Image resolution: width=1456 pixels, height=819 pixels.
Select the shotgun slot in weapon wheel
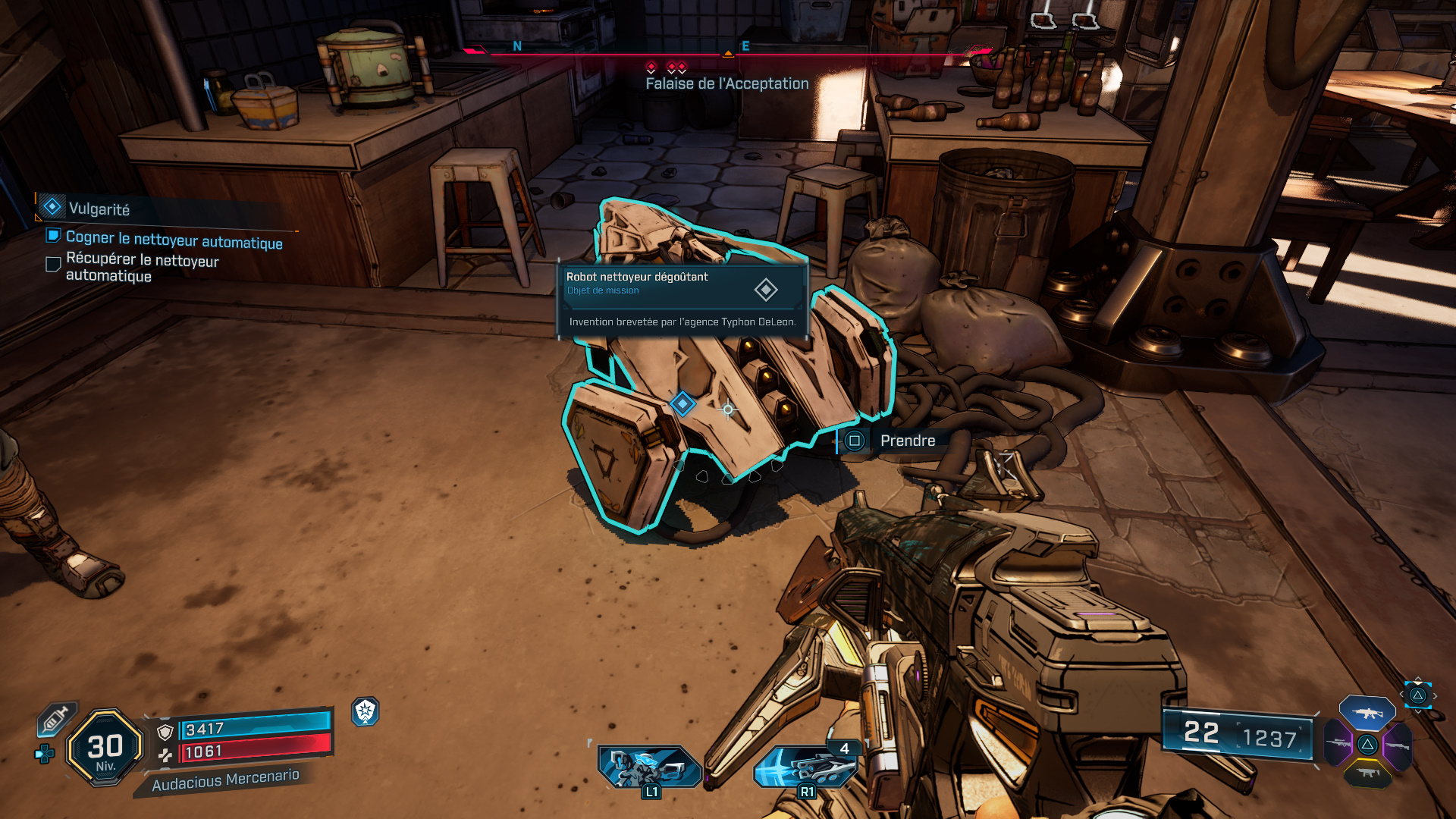click(1398, 745)
